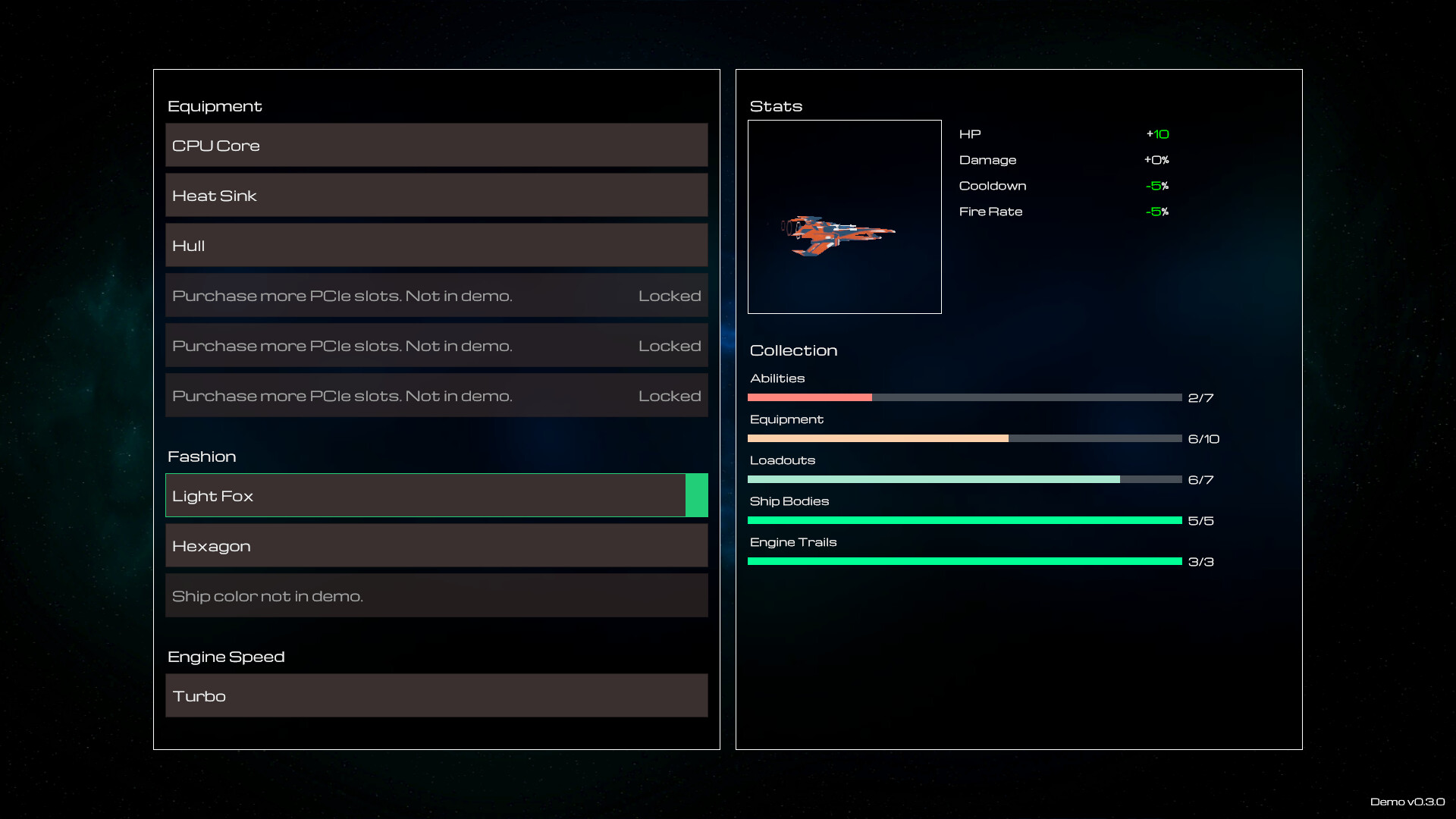Choose the Hexagon fashion style

[x=436, y=545]
